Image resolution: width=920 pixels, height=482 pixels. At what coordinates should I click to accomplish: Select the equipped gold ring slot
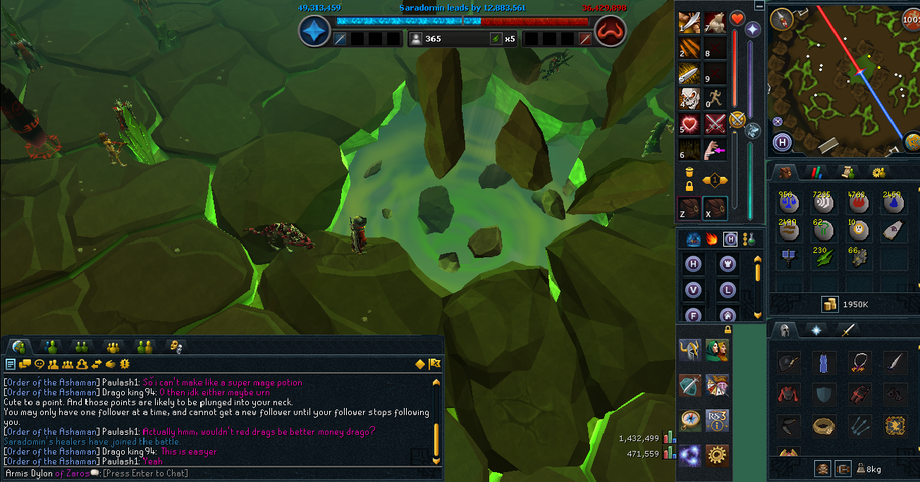tap(823, 426)
